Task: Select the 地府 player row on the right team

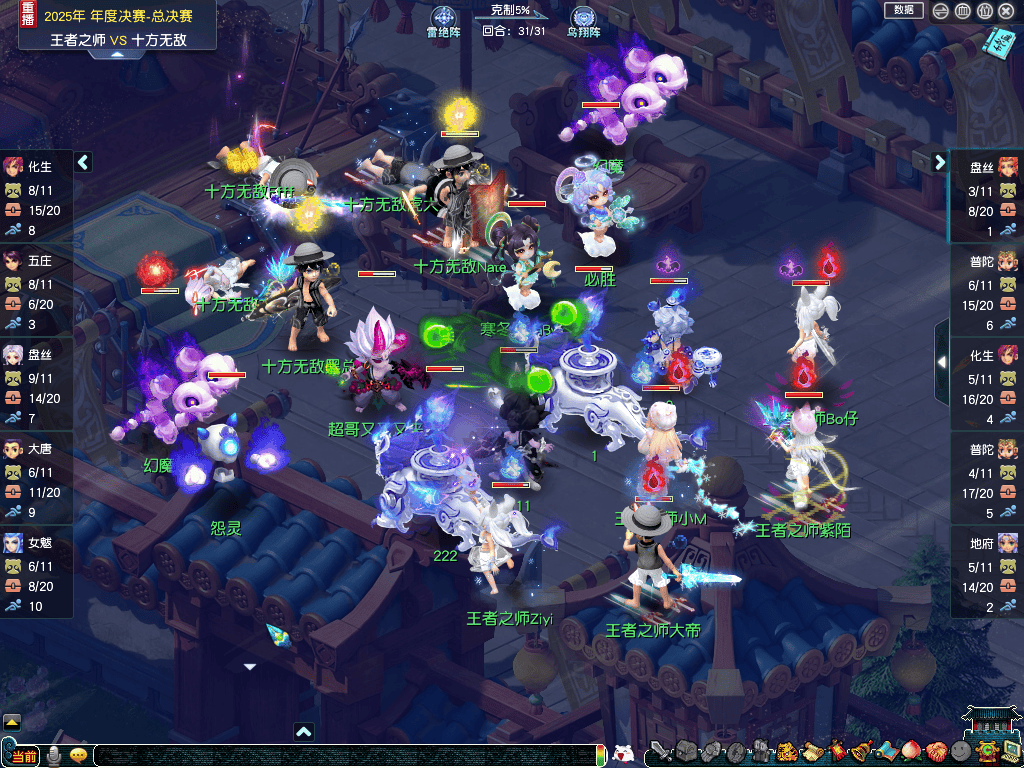Action: [x=987, y=566]
